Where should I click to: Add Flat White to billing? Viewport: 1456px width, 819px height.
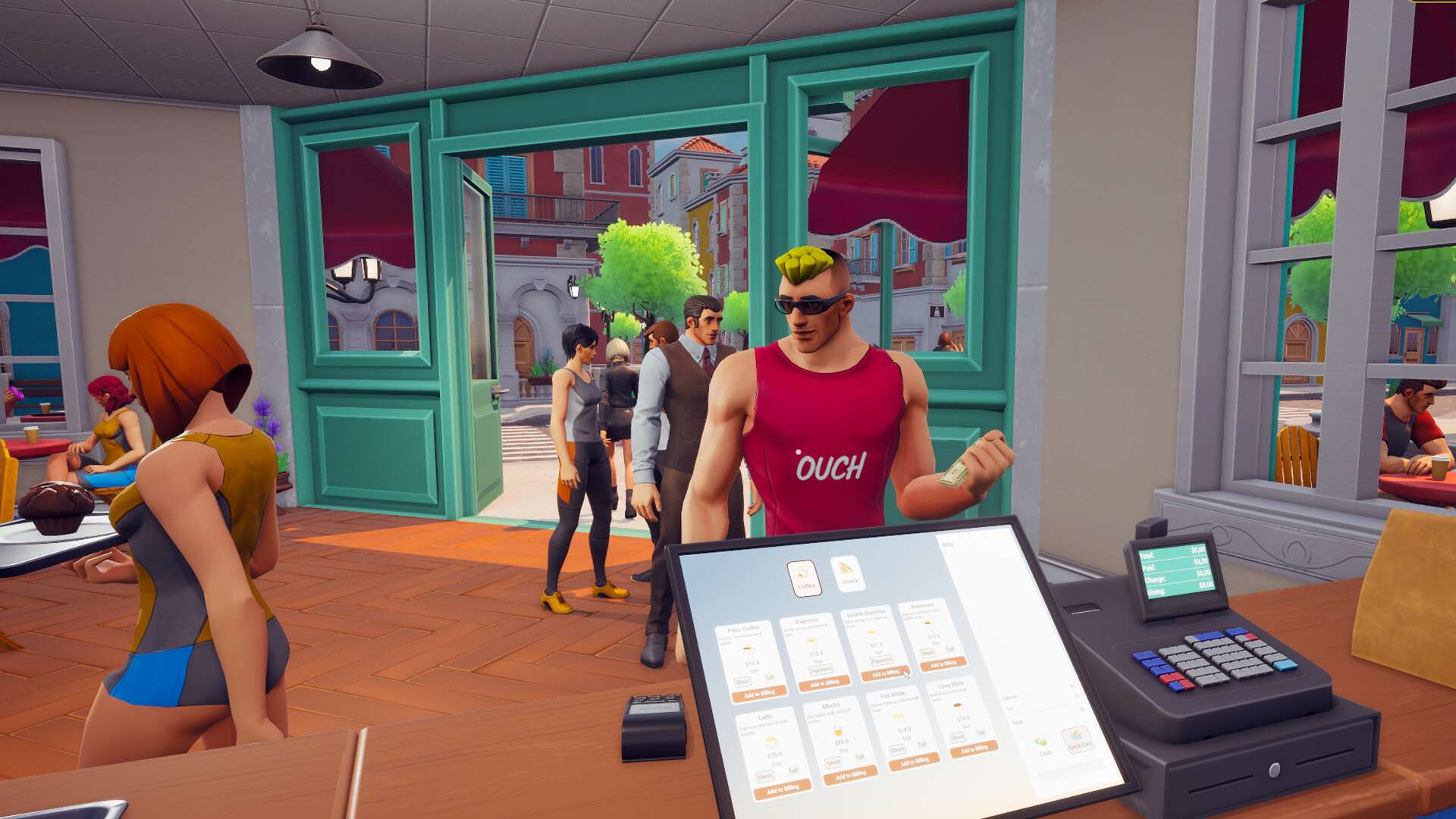click(x=914, y=761)
